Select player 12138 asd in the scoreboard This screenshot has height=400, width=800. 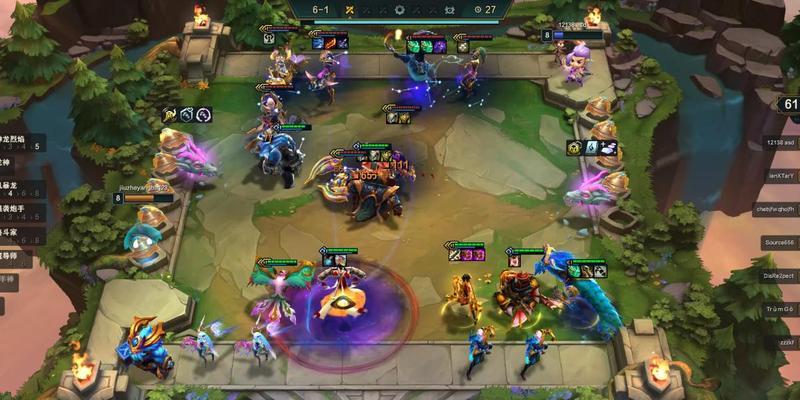click(780, 143)
